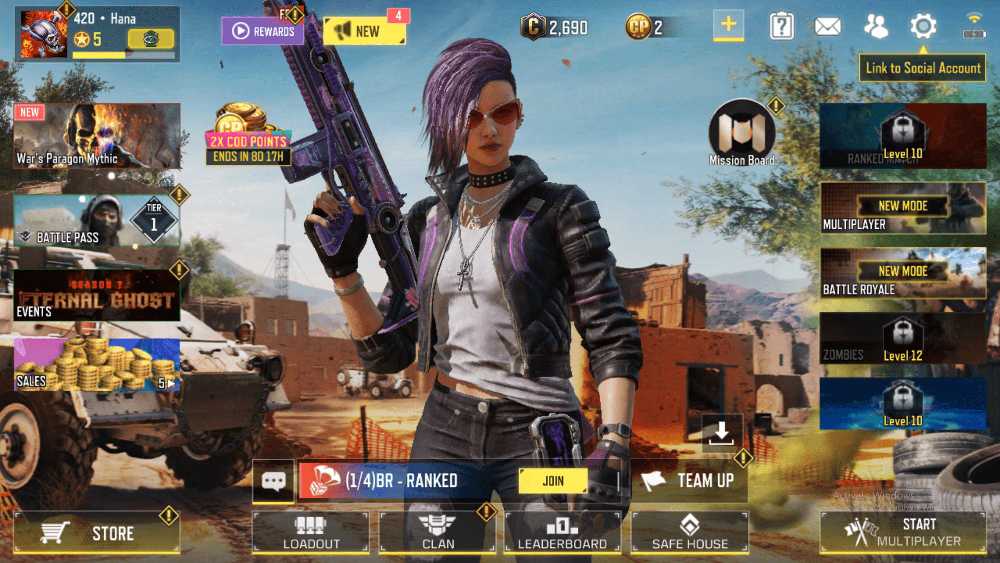This screenshot has height=563, width=1000.
Task: Add COD Points with the plus button
Action: [x=728, y=27]
